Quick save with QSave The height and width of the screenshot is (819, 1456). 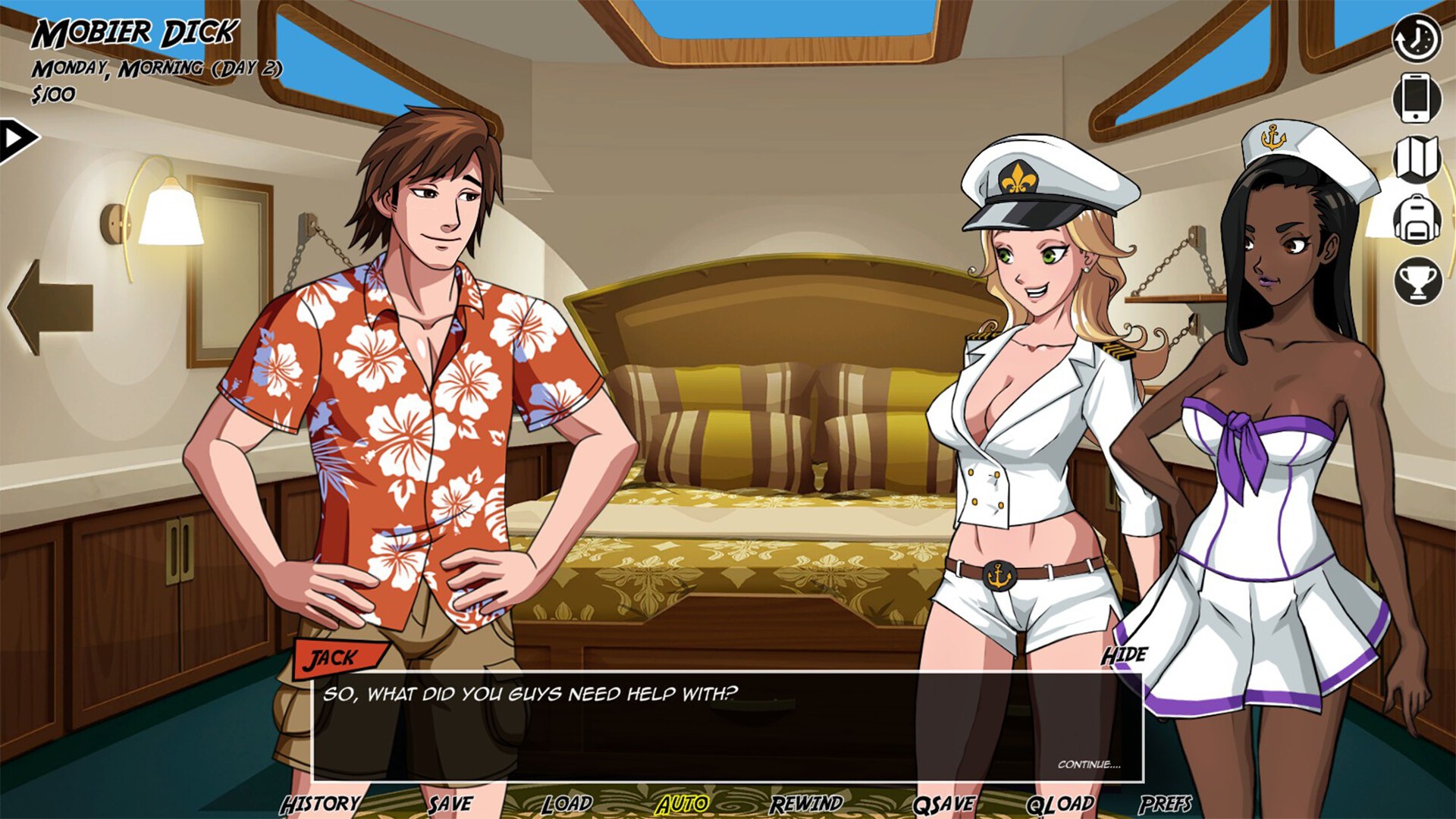coord(944,804)
